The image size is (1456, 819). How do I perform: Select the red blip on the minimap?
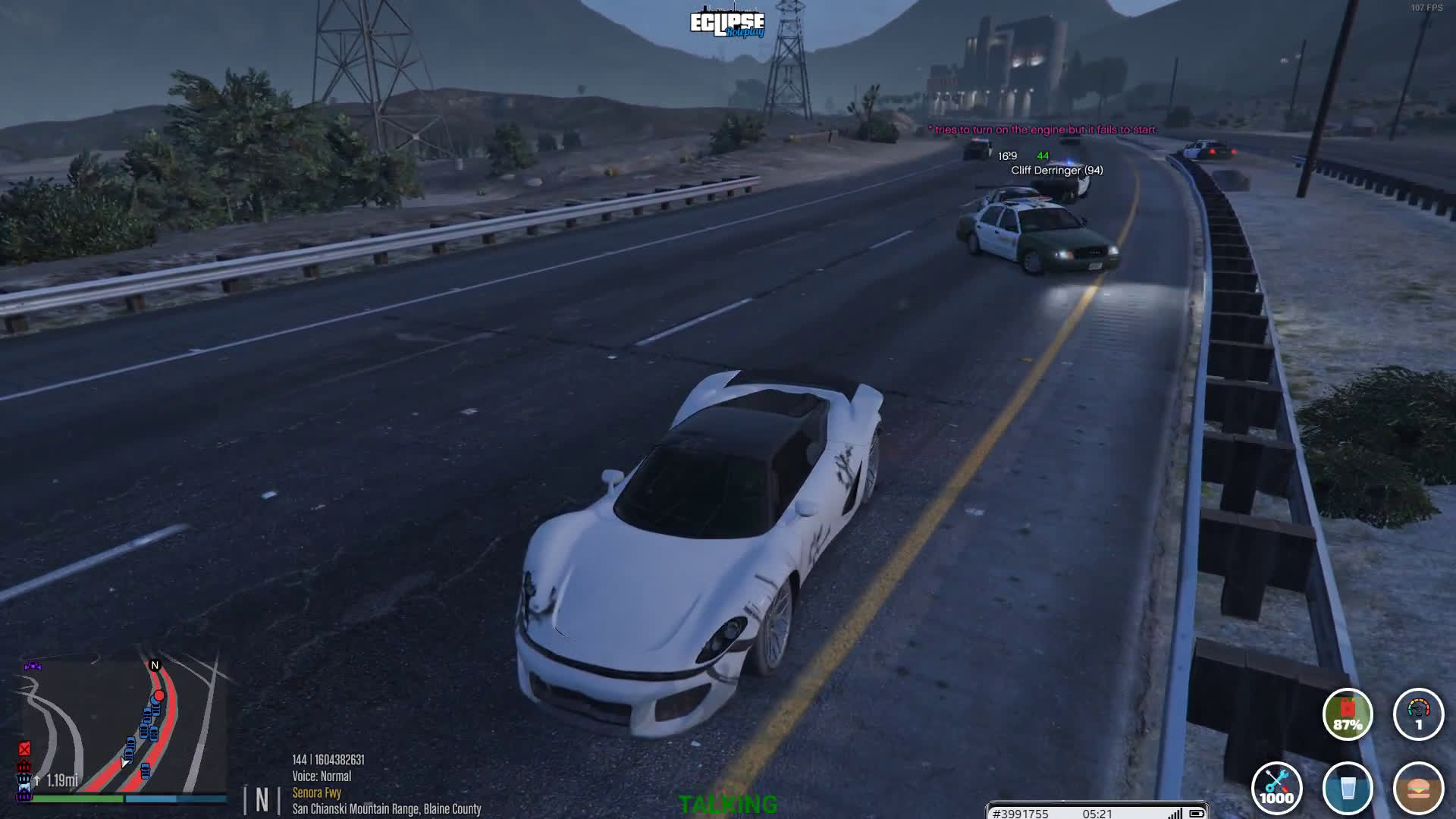(159, 695)
